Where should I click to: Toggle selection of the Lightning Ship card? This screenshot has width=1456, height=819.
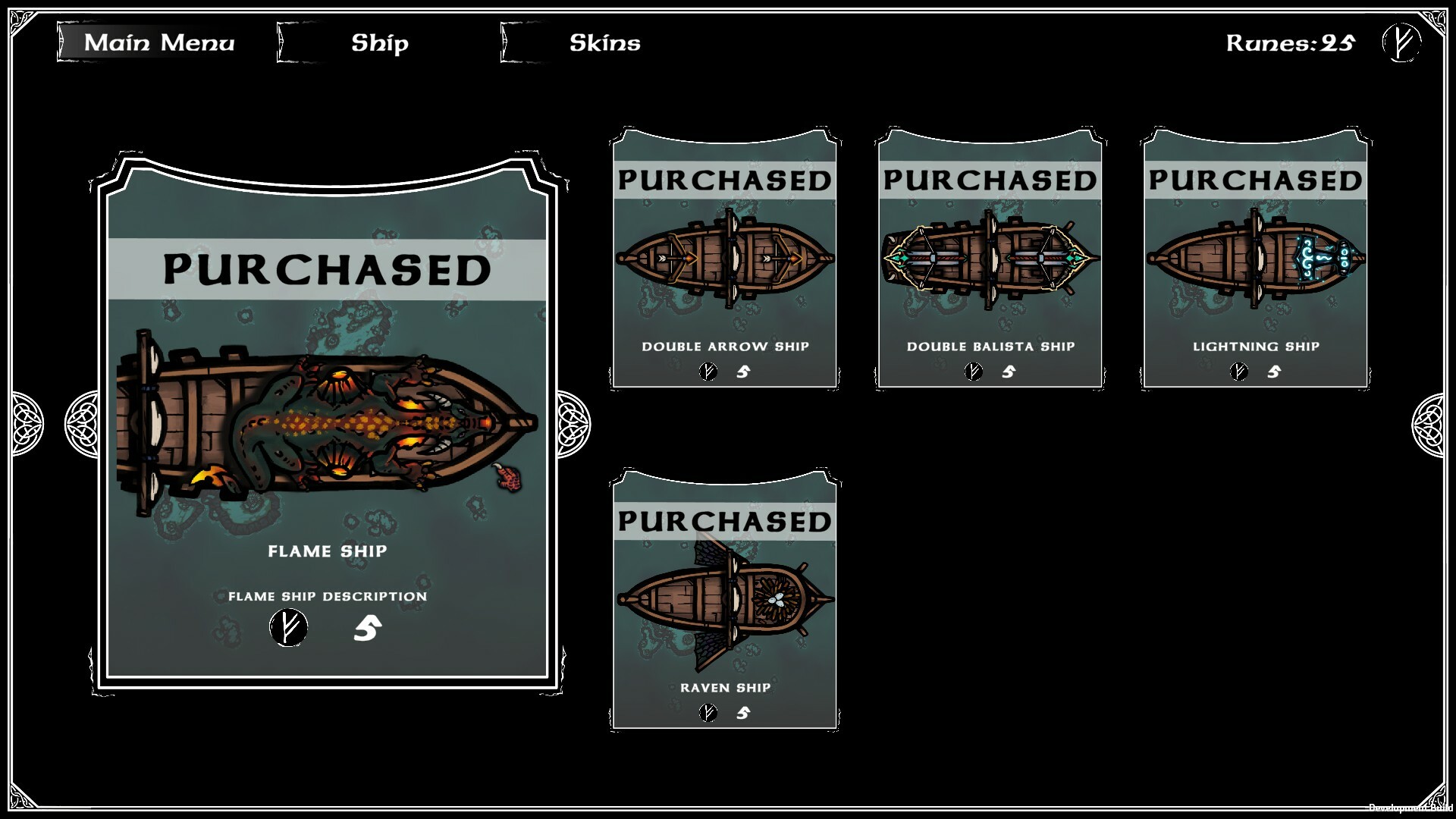click(1255, 258)
